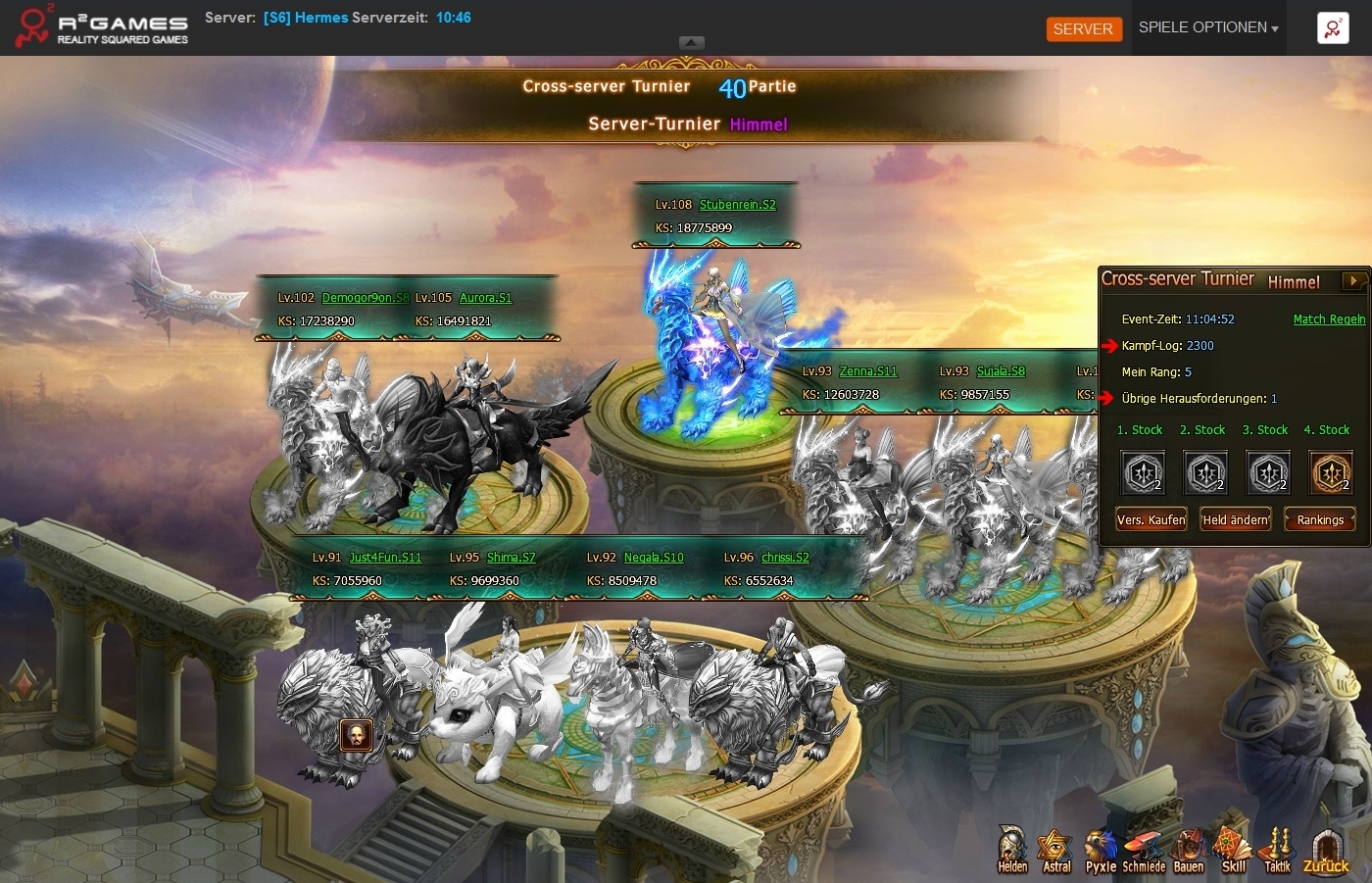Collapse the Cross-server Turnier side panel
The image size is (1372, 883).
1353,281
